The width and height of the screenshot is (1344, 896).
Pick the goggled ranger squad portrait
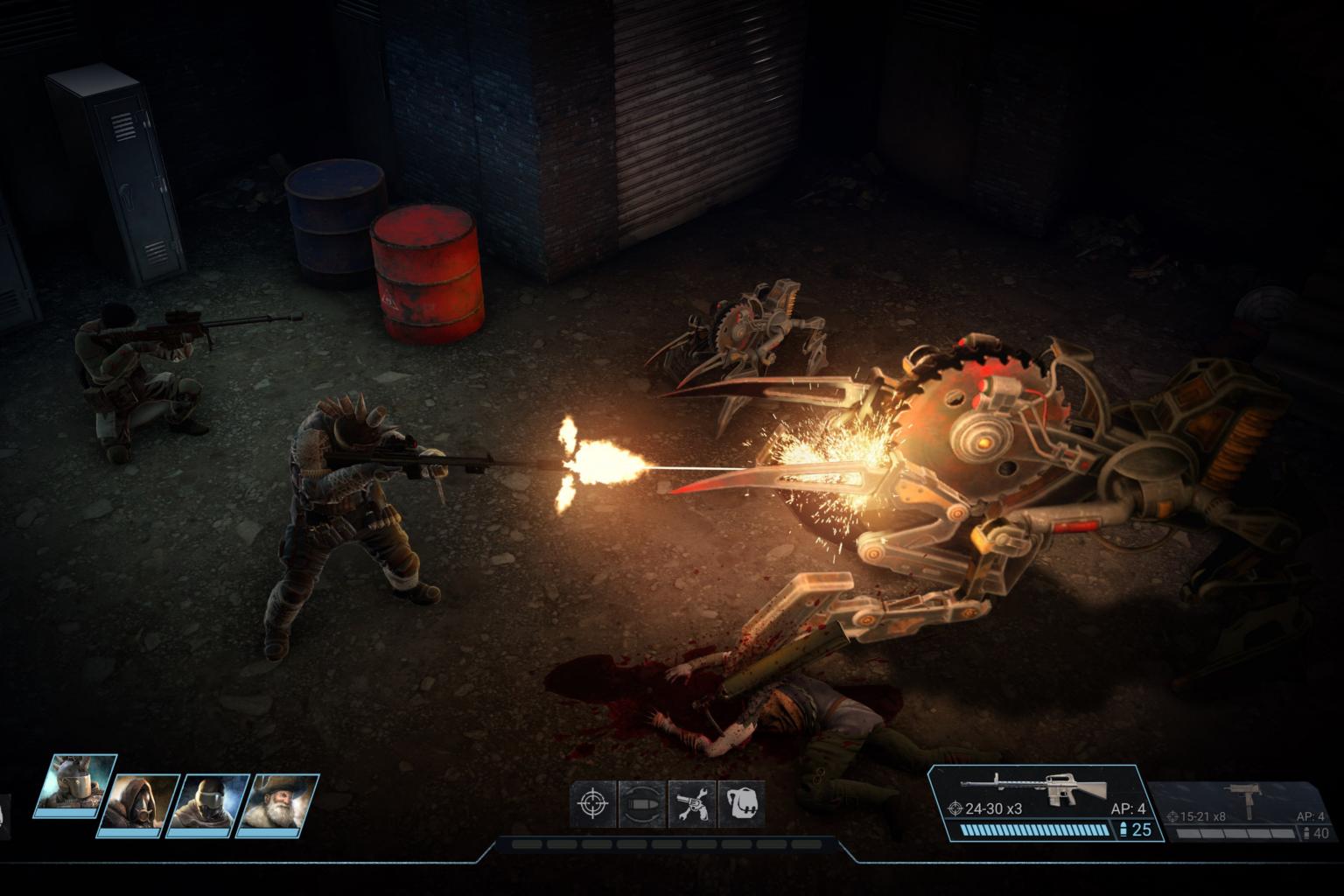(x=208, y=803)
